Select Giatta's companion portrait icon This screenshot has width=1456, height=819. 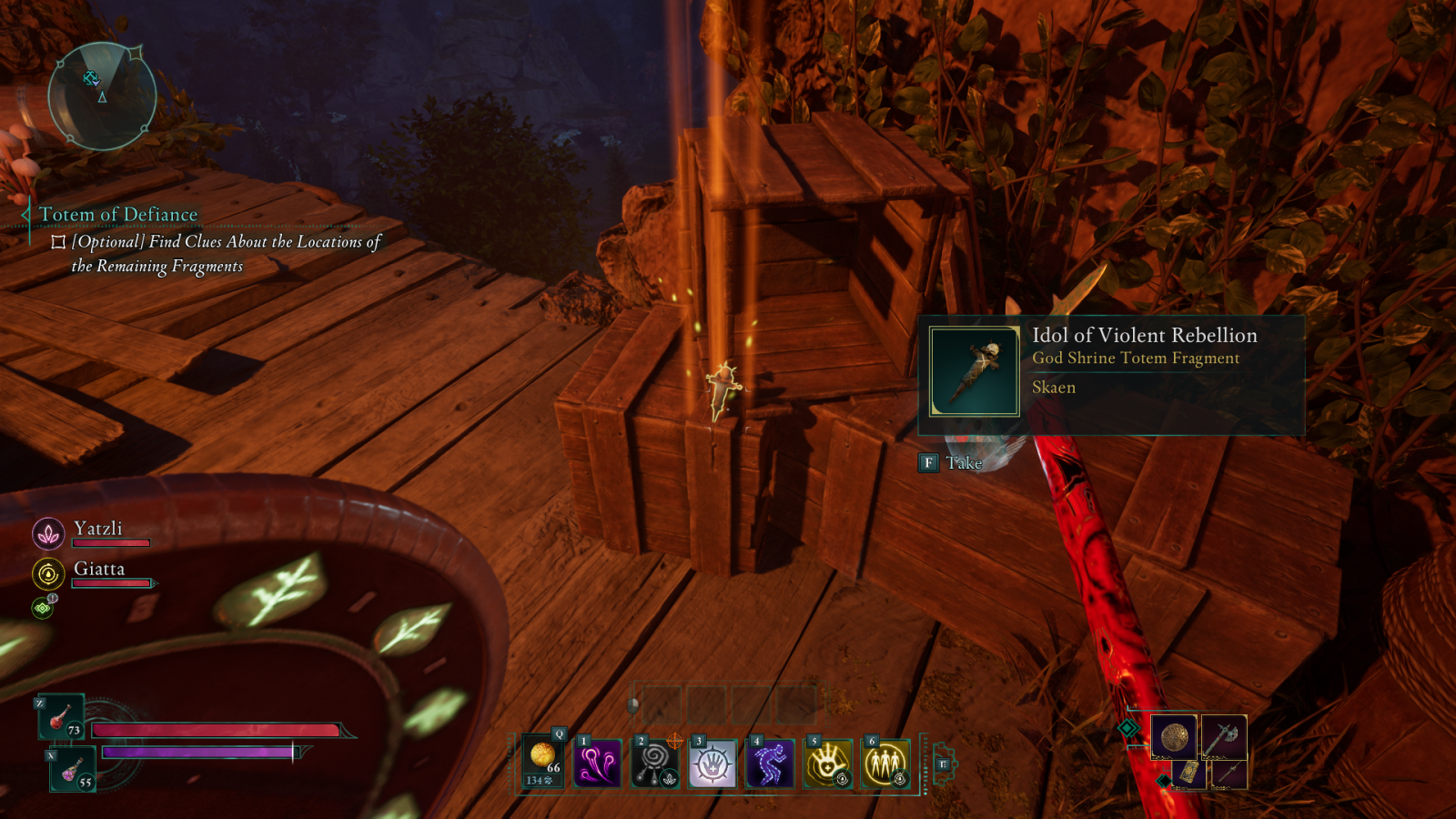48,574
